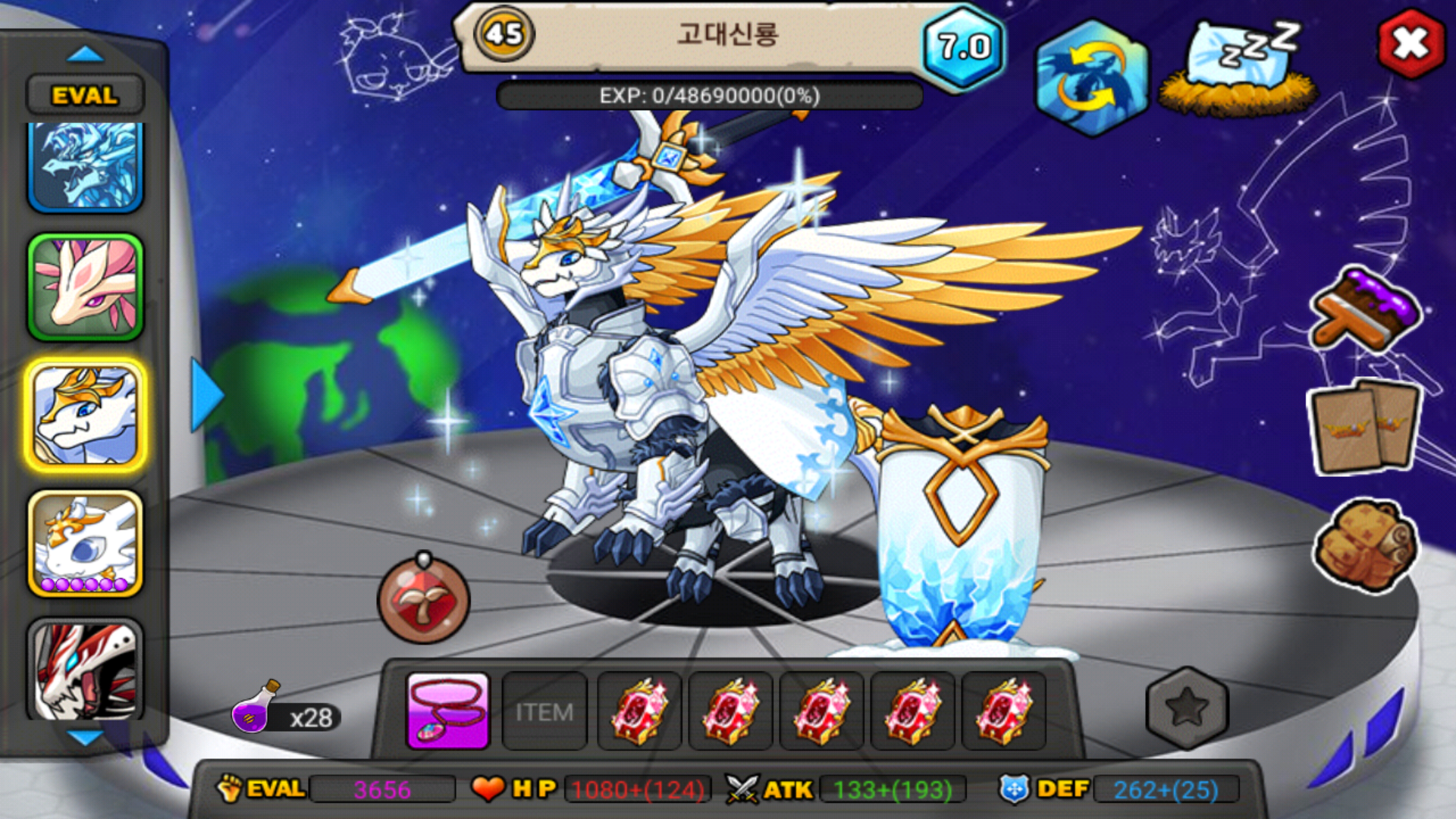
Task: Choose the white baby dragon with purple dots
Action: (x=85, y=543)
